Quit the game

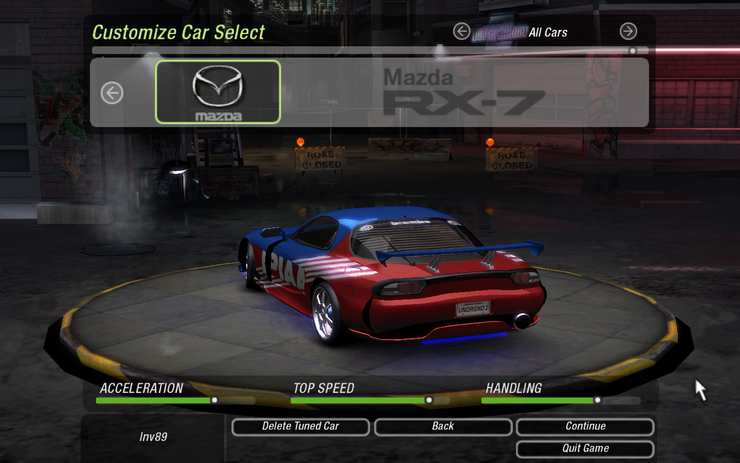[x=585, y=449]
